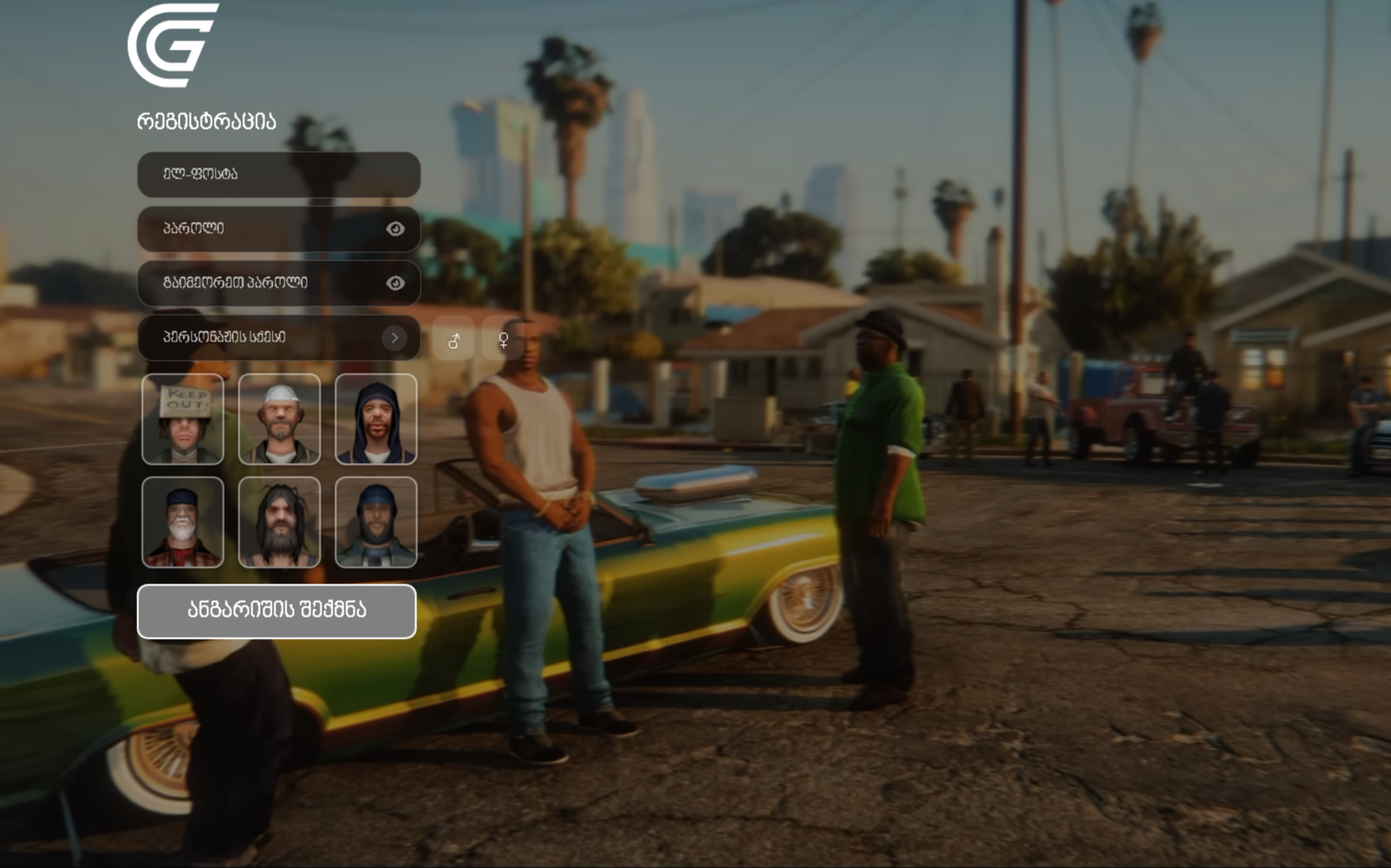Choose the female gender symbol
The width and height of the screenshot is (1391, 868).
[x=504, y=341]
